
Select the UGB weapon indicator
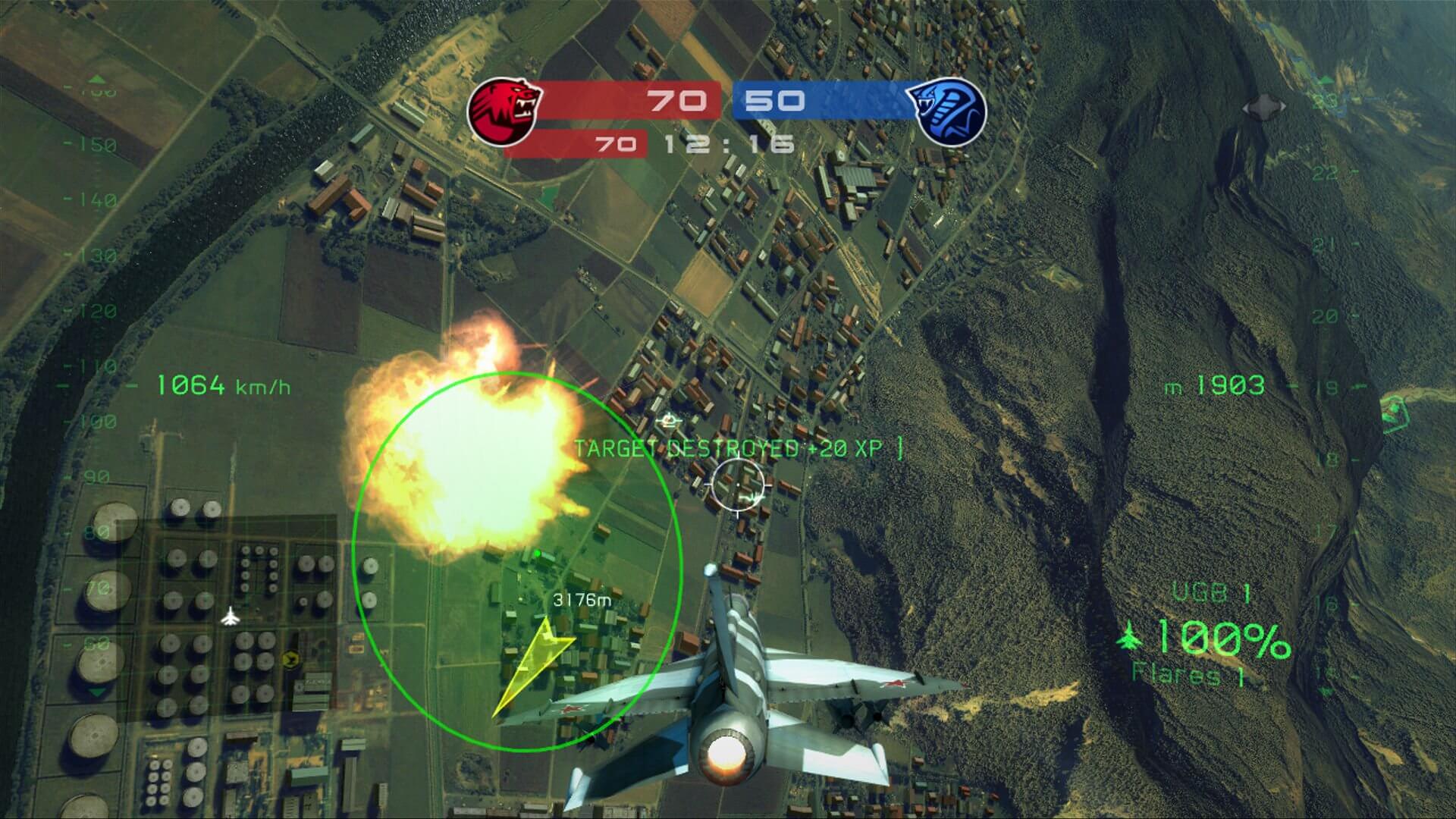coord(1210,593)
